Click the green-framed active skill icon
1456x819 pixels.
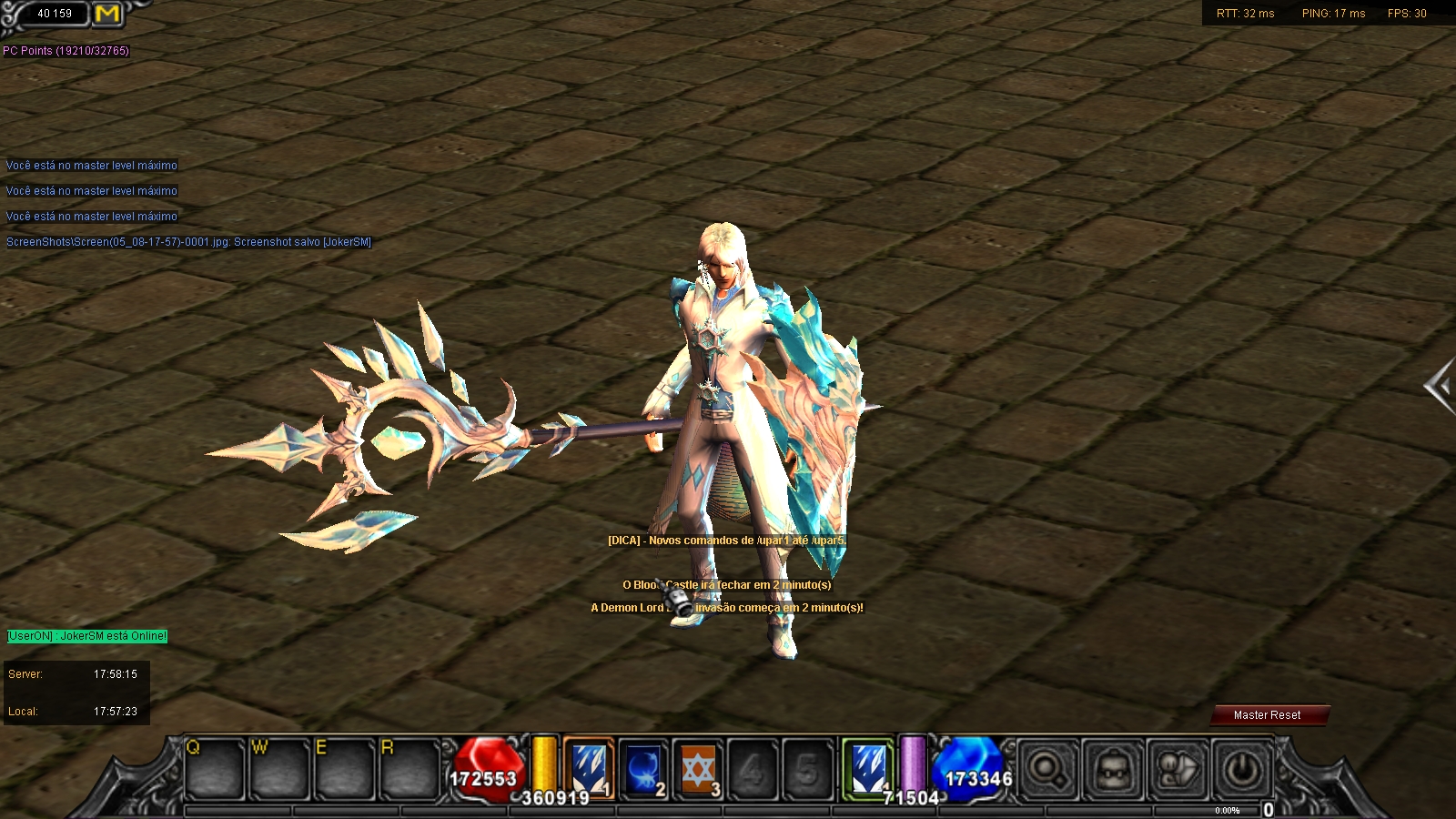click(867, 769)
